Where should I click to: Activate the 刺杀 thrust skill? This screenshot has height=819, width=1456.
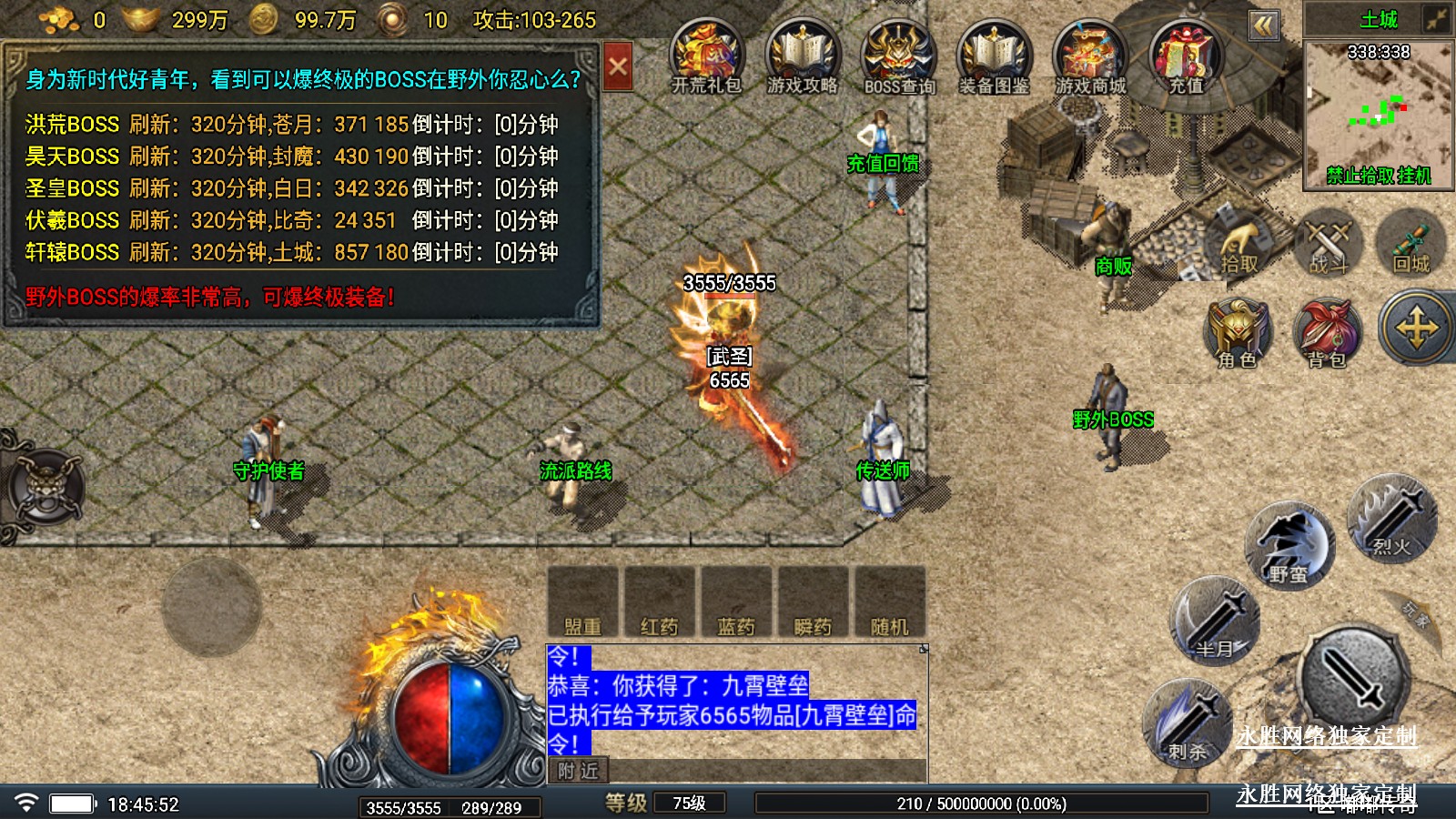(x=1188, y=724)
